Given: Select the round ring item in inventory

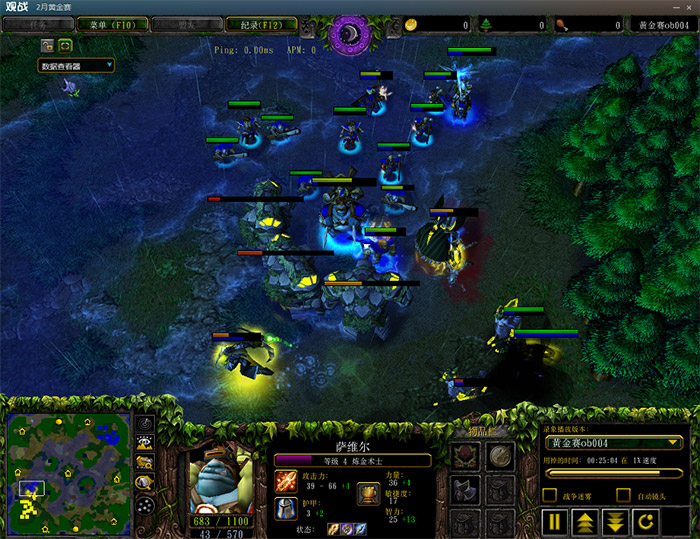Looking at the screenshot, I should (500, 458).
